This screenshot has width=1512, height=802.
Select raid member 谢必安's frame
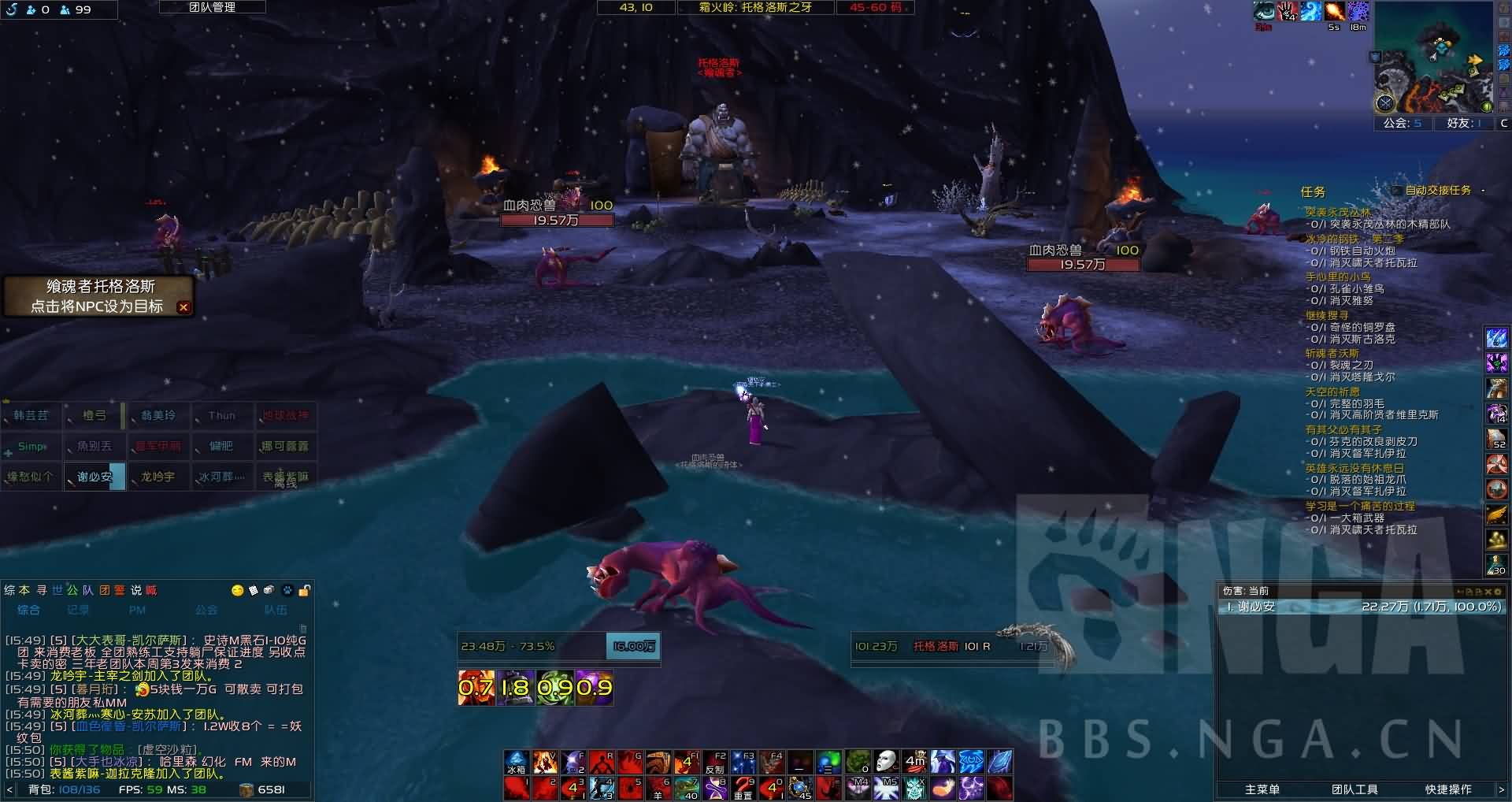tap(94, 477)
